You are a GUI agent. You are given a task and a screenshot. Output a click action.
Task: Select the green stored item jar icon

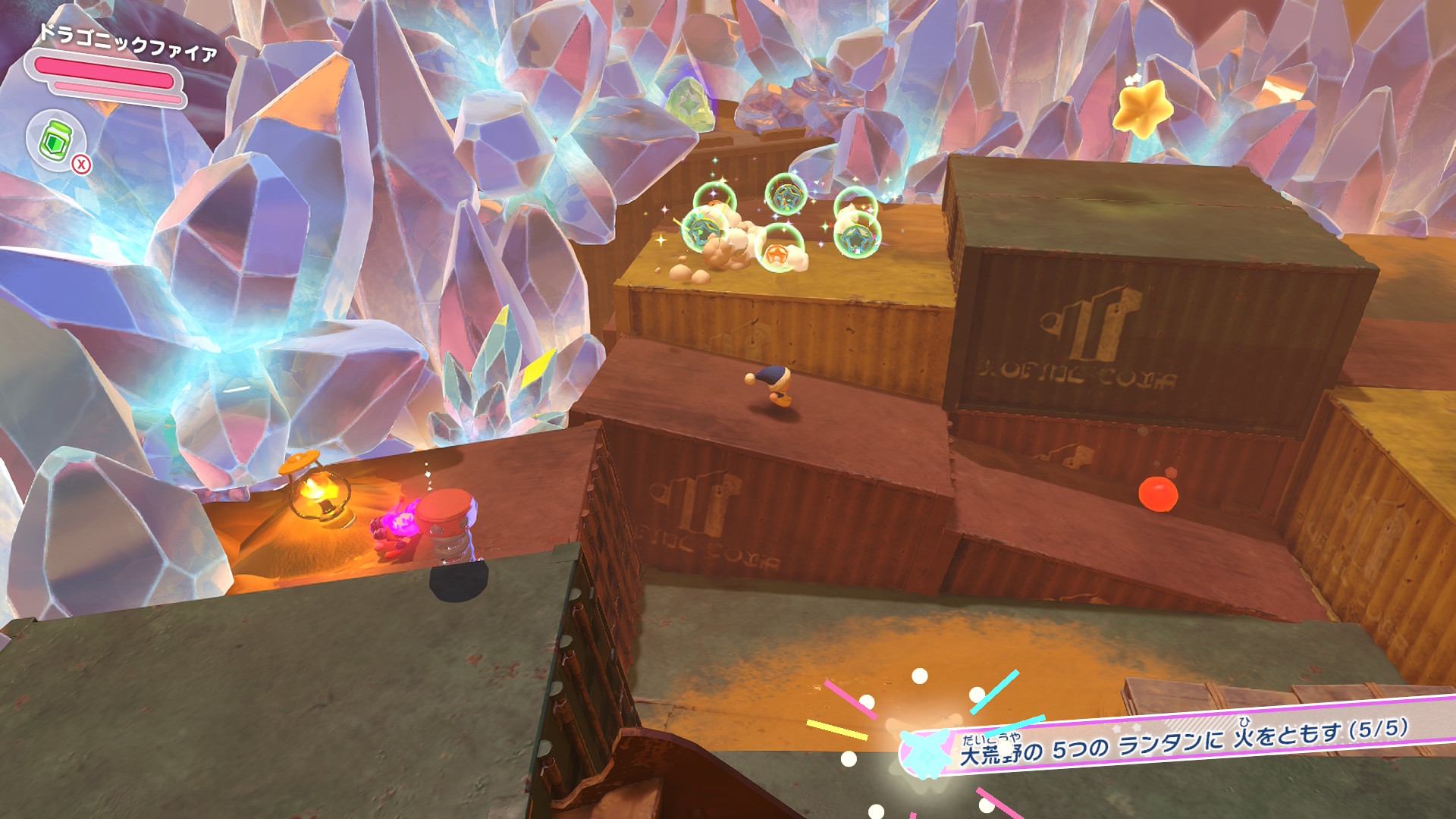[55, 140]
